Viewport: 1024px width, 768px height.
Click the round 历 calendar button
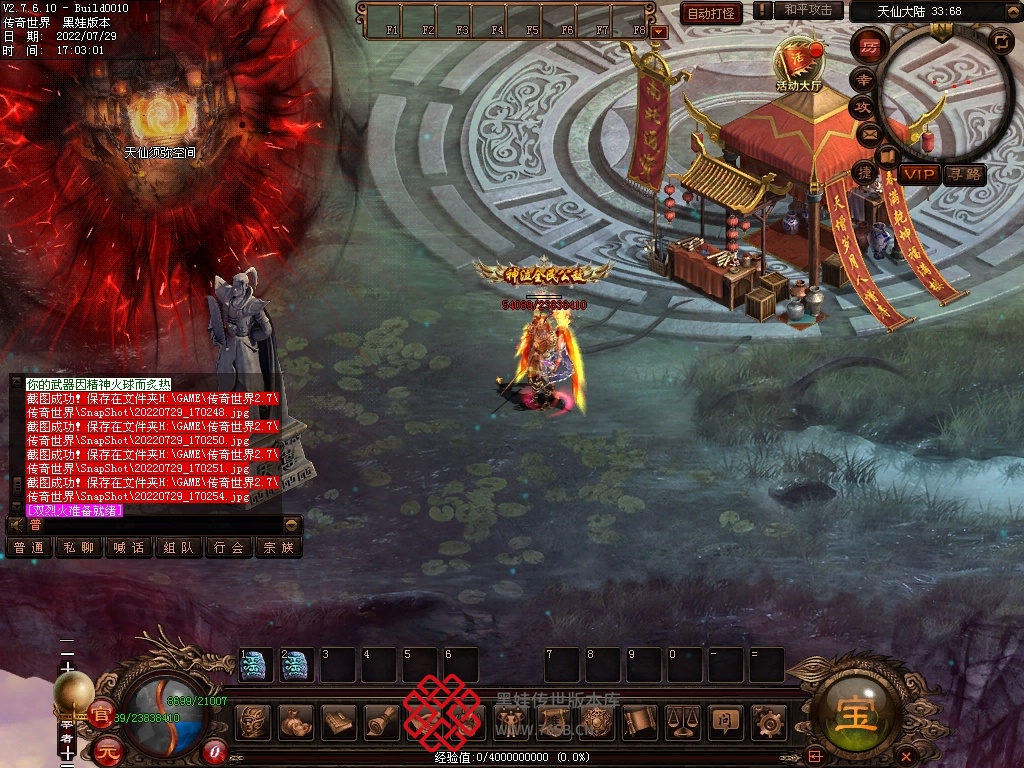[870, 47]
